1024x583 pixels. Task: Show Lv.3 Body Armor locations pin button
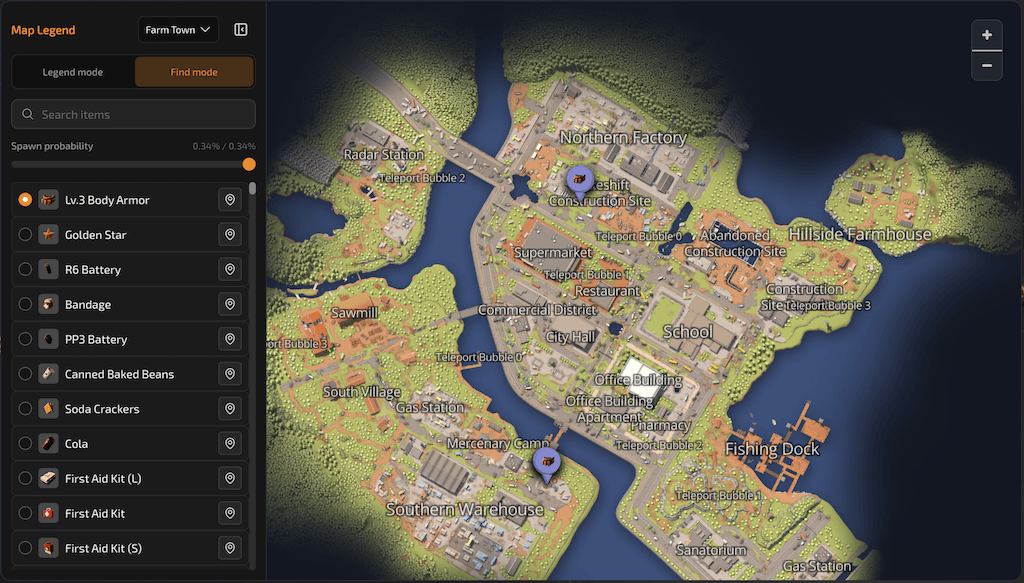(230, 200)
